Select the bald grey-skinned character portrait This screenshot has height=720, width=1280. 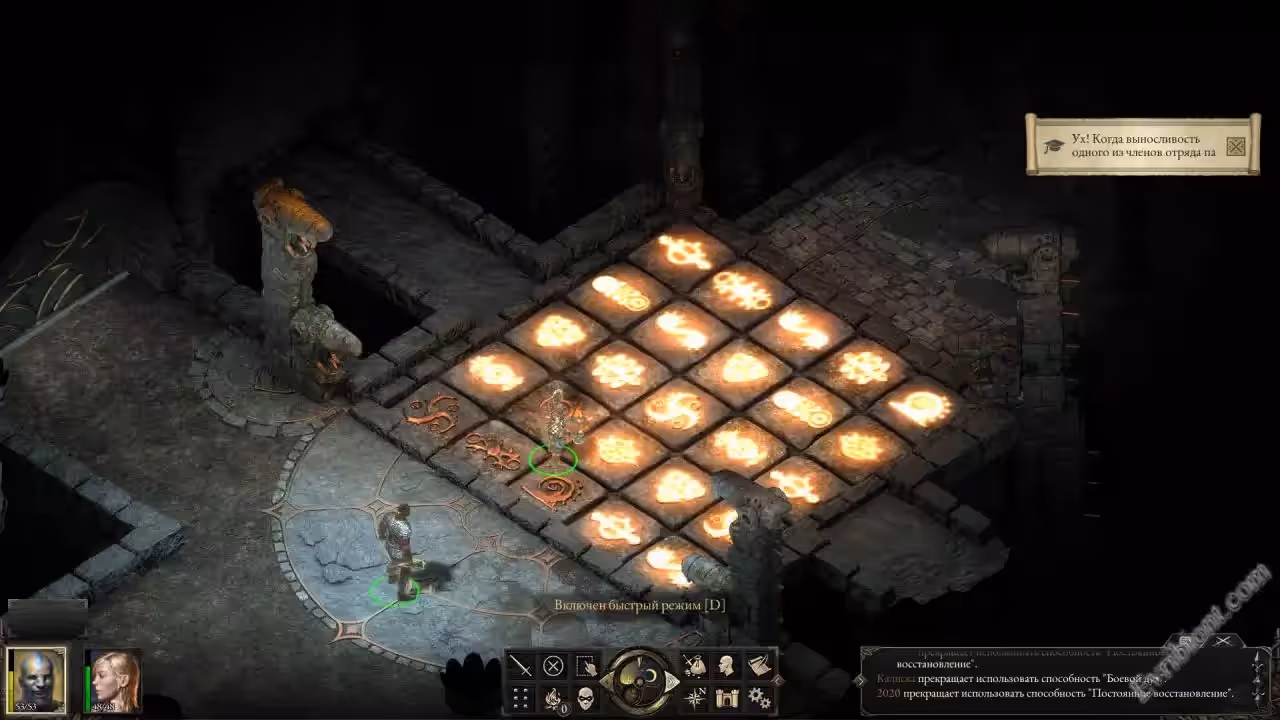click(x=37, y=680)
